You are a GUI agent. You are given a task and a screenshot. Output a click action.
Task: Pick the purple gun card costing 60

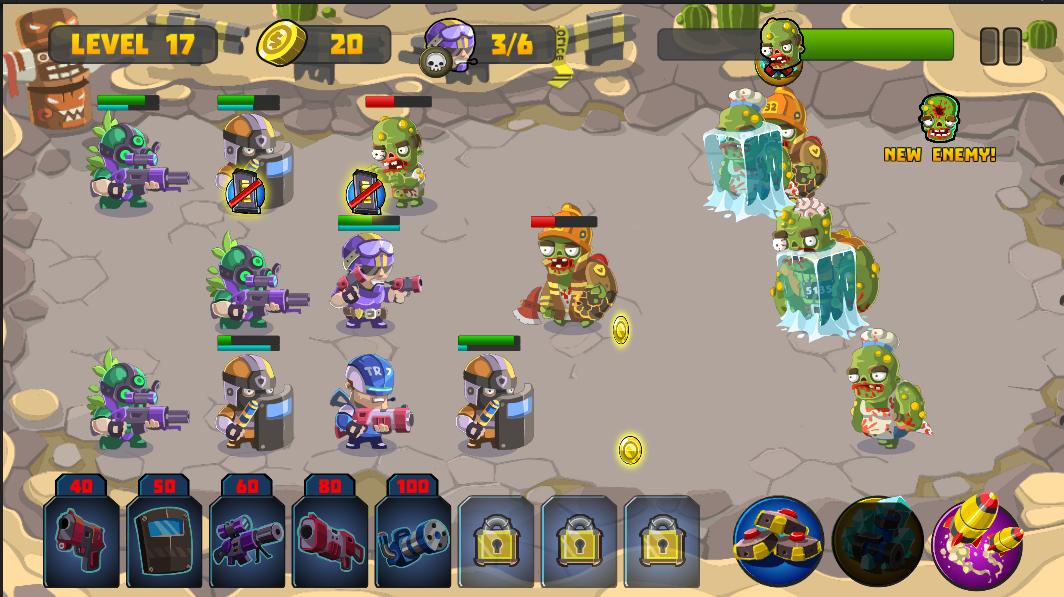247,538
